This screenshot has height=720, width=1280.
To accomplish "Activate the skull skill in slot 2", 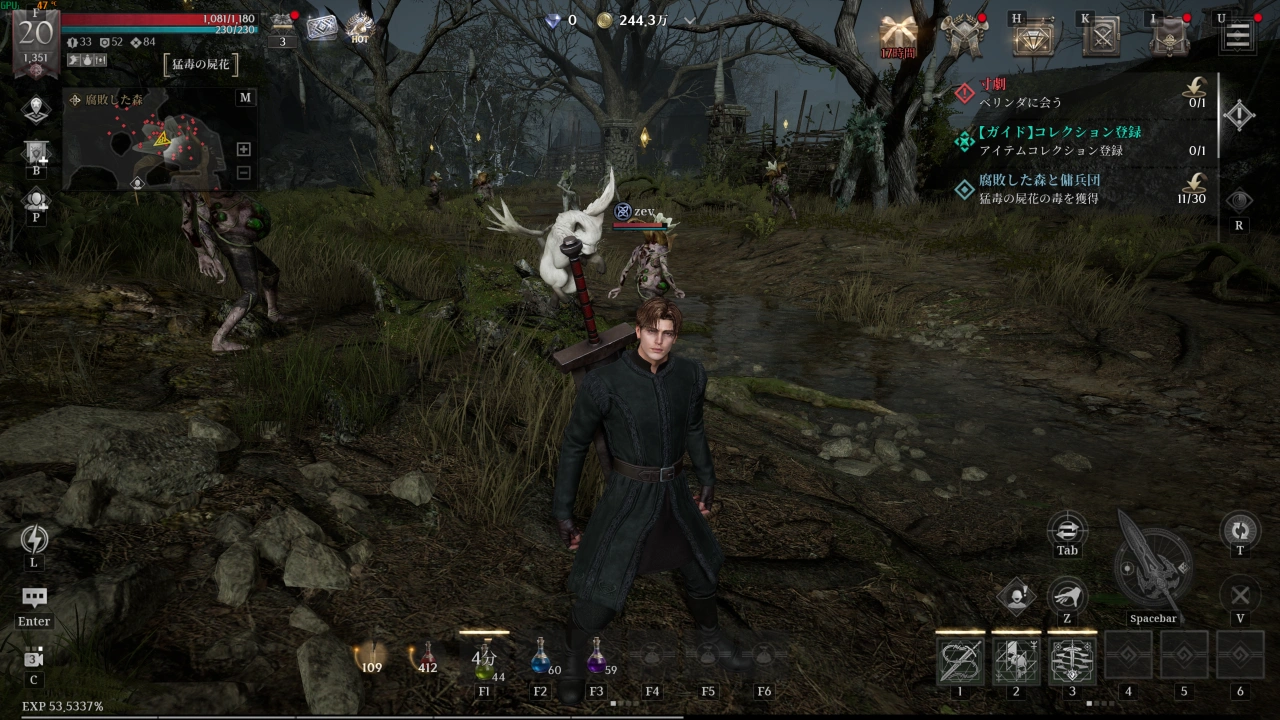I will click(x=1016, y=660).
